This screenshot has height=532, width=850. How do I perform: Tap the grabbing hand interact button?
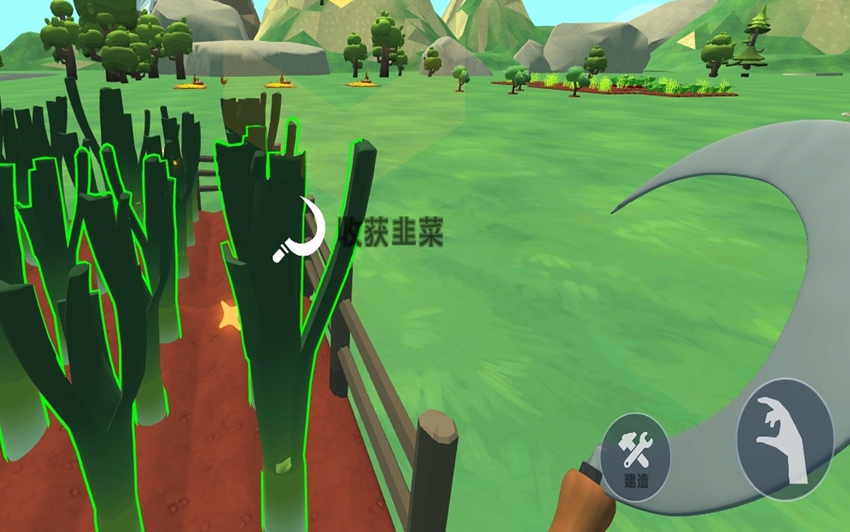tap(784, 439)
